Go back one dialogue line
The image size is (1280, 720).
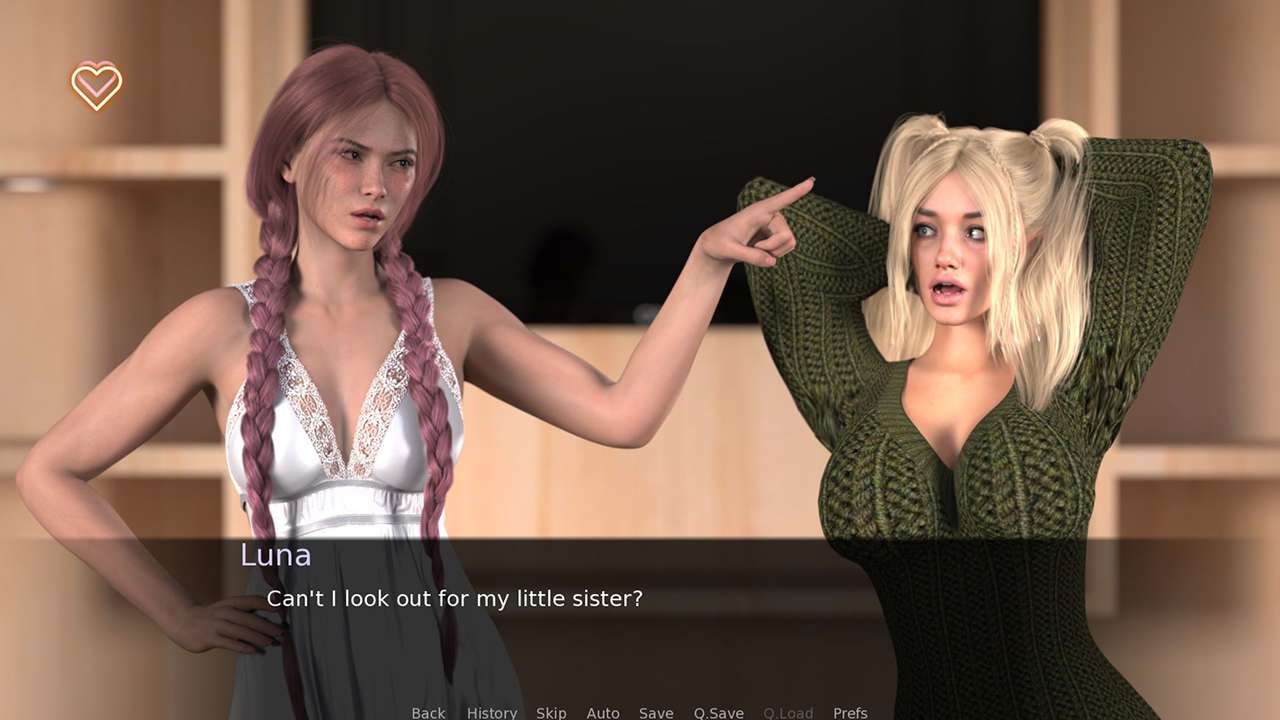tap(428, 712)
